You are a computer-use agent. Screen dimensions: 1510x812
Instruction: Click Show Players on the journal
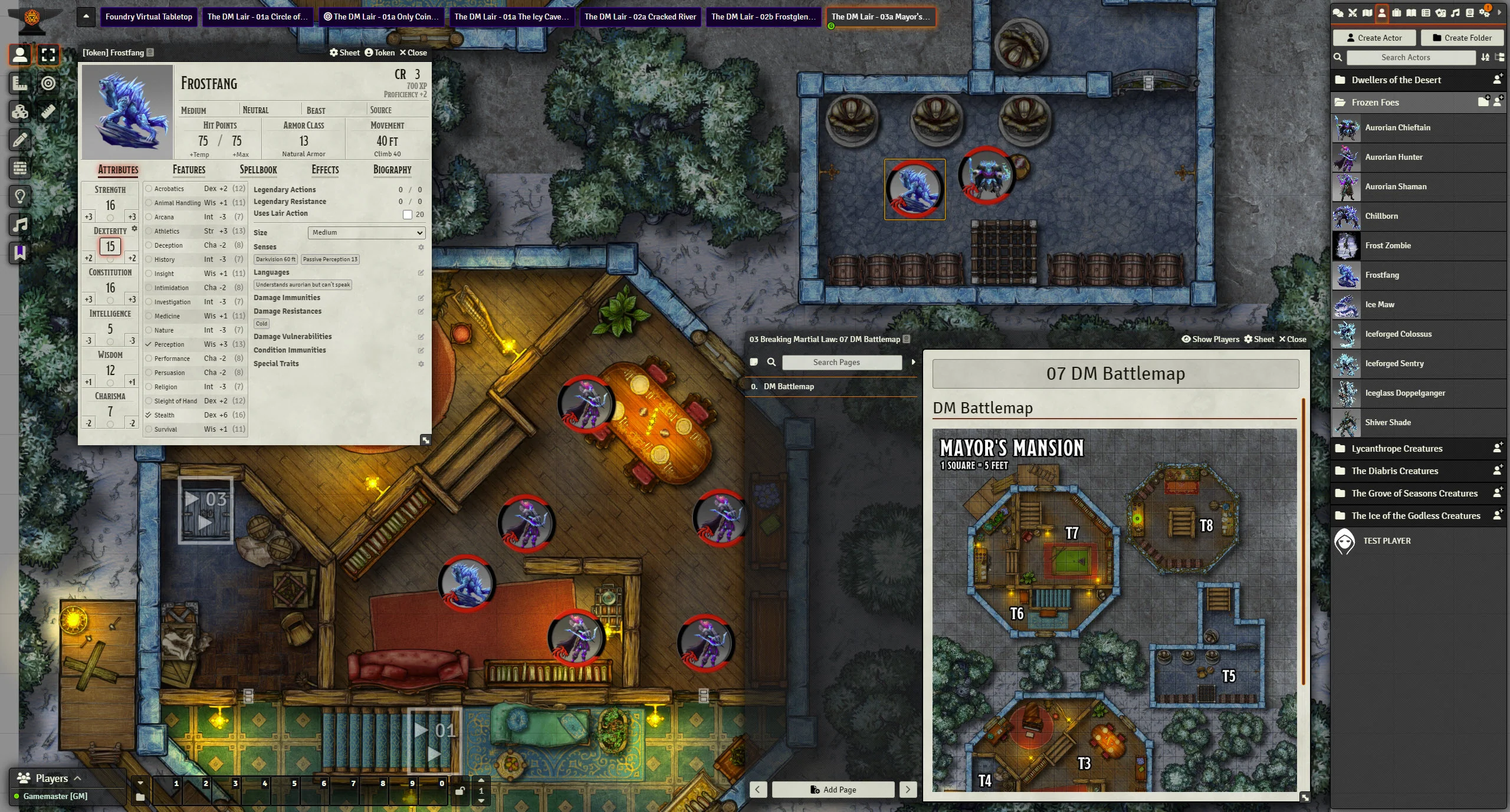(1209, 339)
